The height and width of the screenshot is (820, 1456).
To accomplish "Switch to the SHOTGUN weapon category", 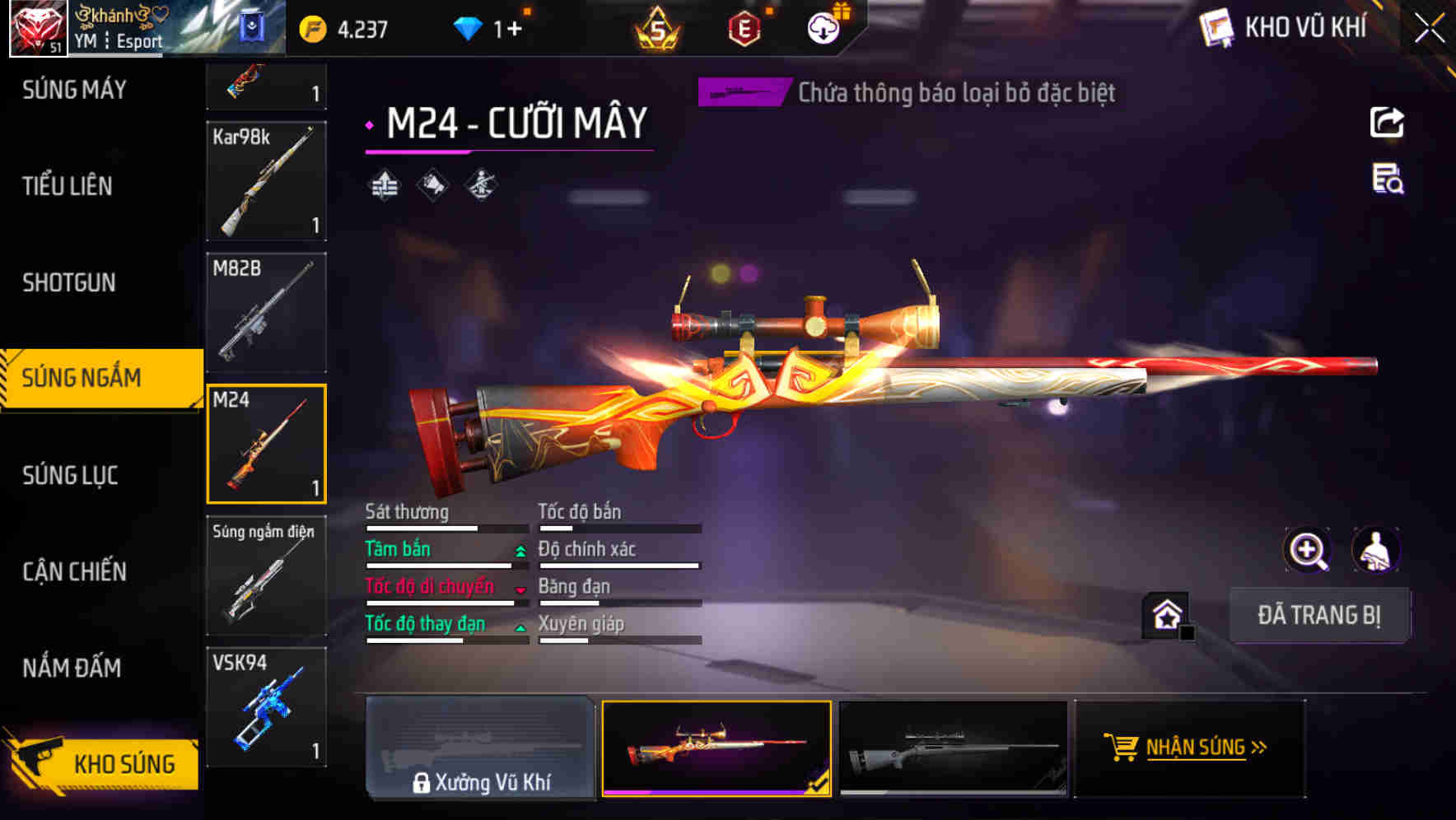I will [69, 282].
